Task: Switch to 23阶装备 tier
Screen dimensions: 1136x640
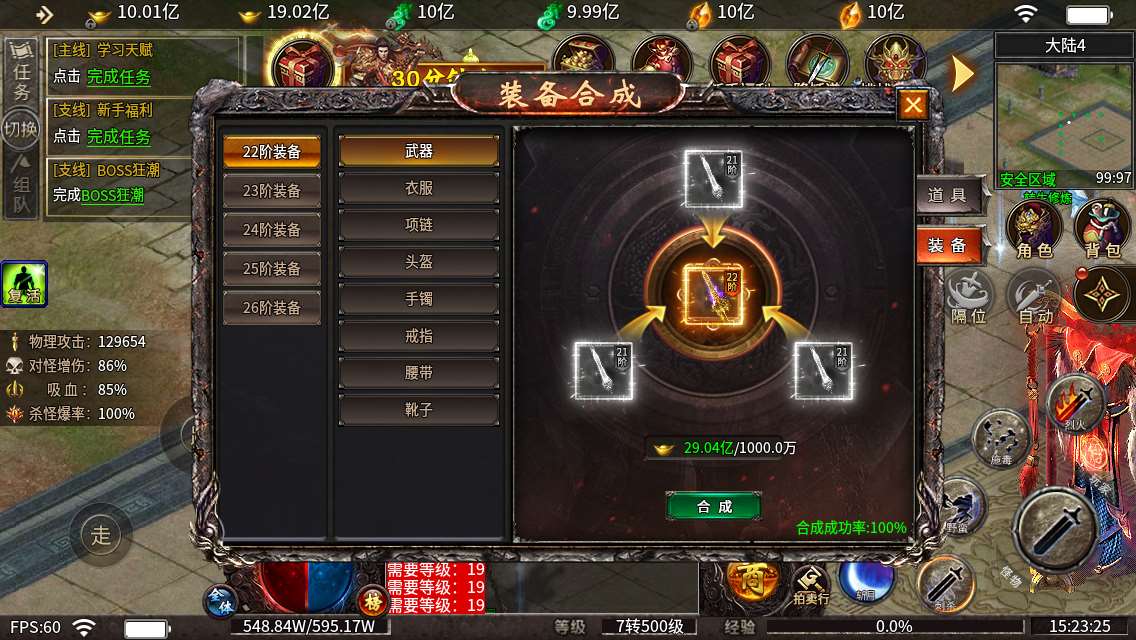Action: (x=272, y=191)
